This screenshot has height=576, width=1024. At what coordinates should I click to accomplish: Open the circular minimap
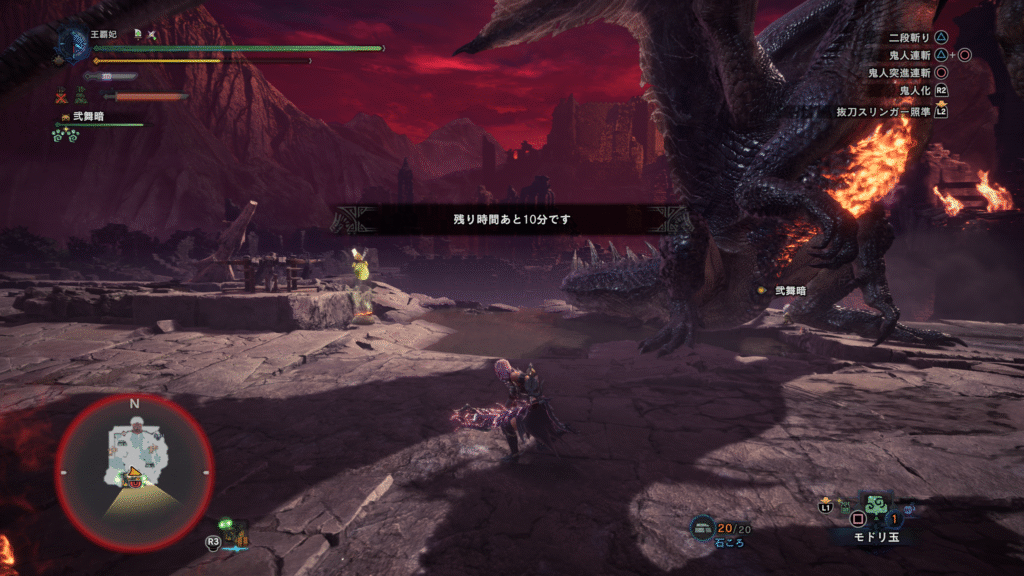click(x=134, y=470)
